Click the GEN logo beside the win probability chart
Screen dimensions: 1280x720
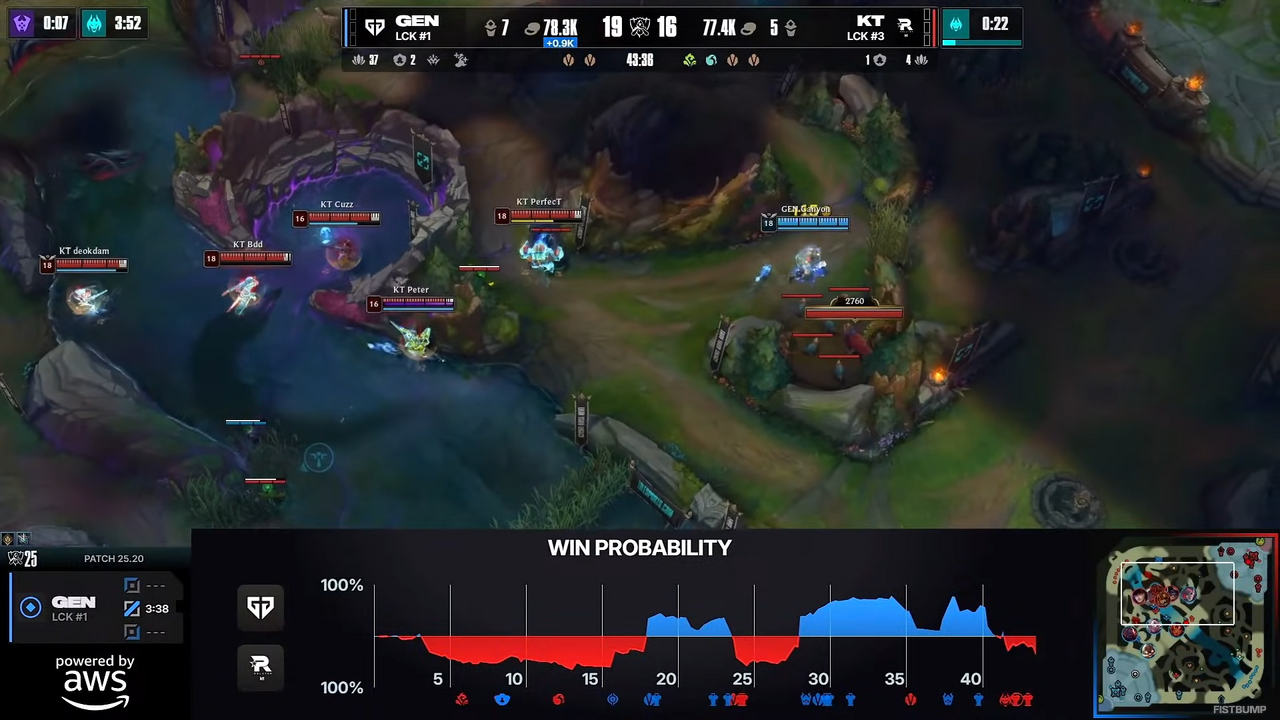260,607
